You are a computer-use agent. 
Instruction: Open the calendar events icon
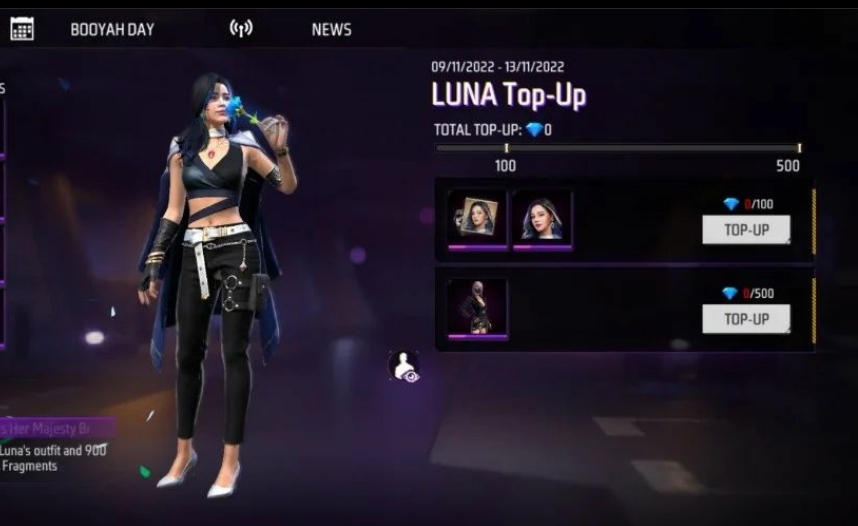click(x=22, y=29)
